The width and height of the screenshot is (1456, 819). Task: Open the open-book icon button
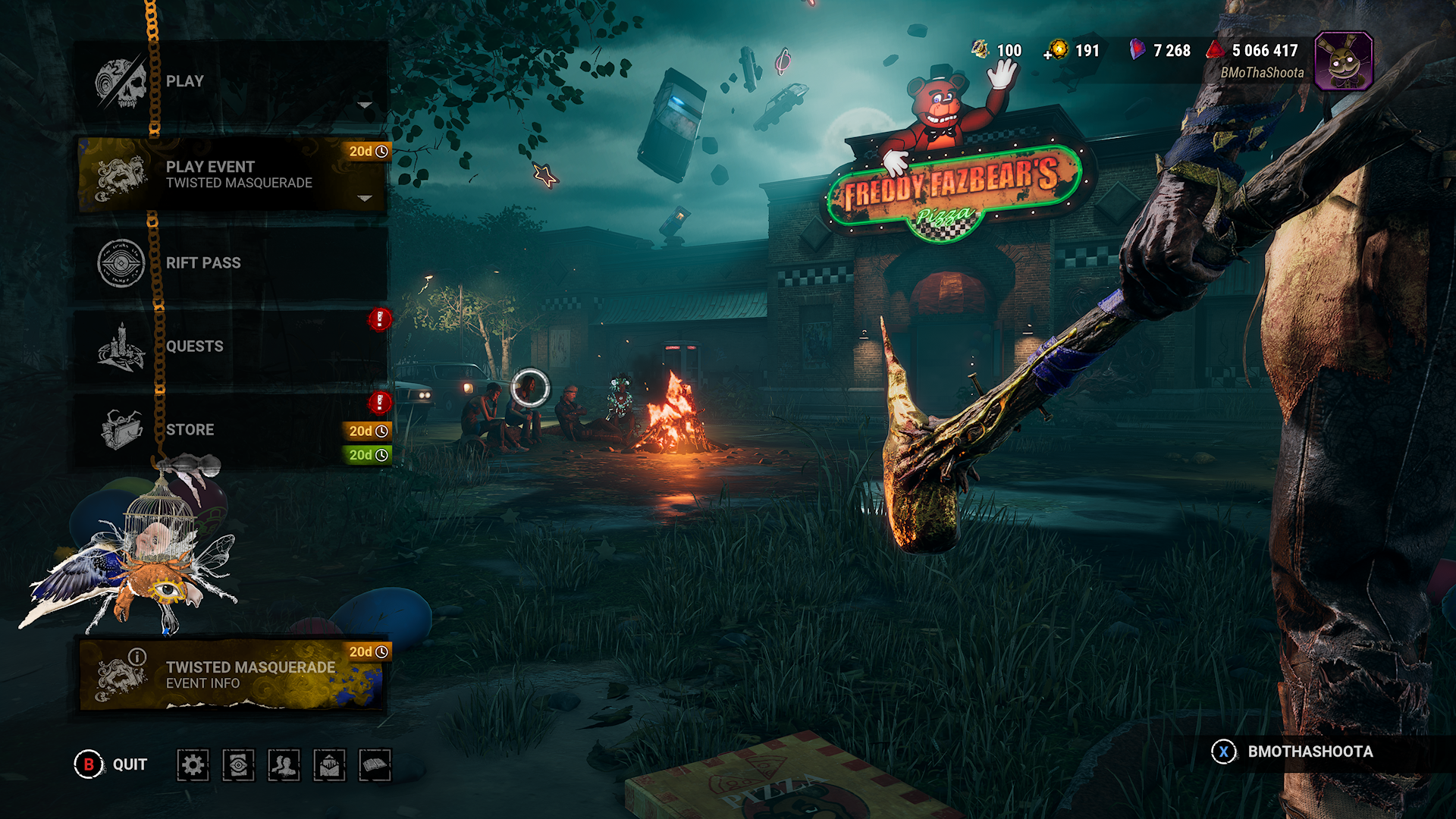point(375,765)
